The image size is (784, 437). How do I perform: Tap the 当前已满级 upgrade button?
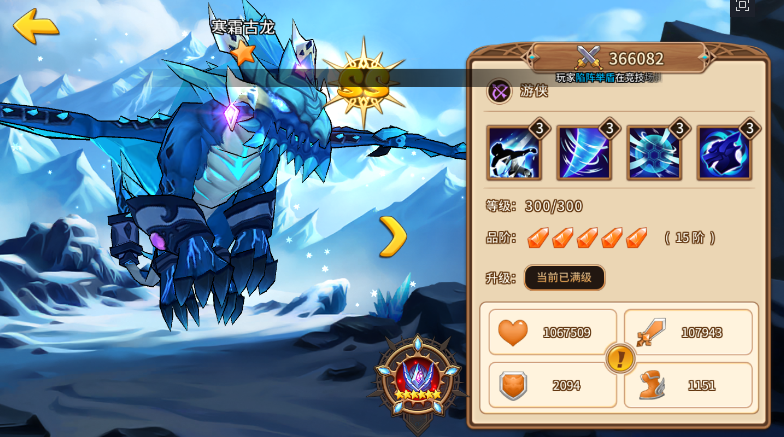[564, 277]
